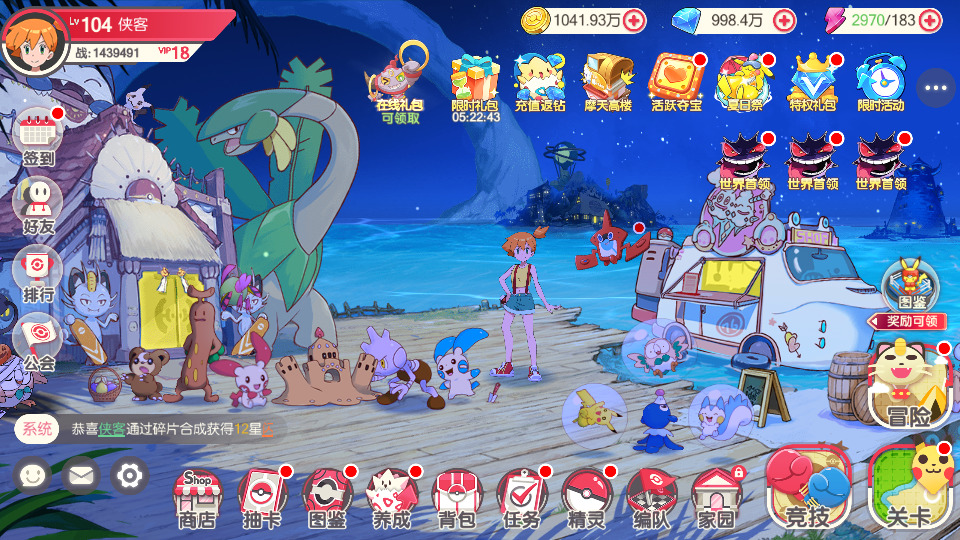Viewport: 960px width, 540px height.
Task: Add gold coins with the plus button
Action: [x=633, y=19]
